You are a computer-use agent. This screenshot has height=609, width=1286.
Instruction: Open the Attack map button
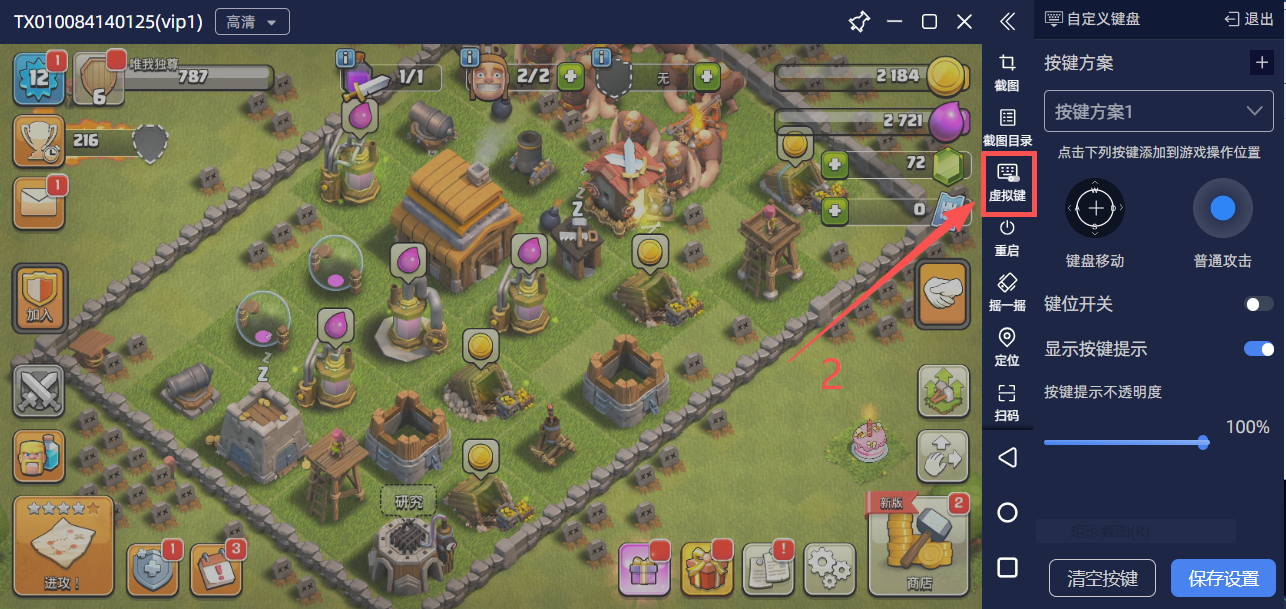pyautogui.click(x=62, y=544)
